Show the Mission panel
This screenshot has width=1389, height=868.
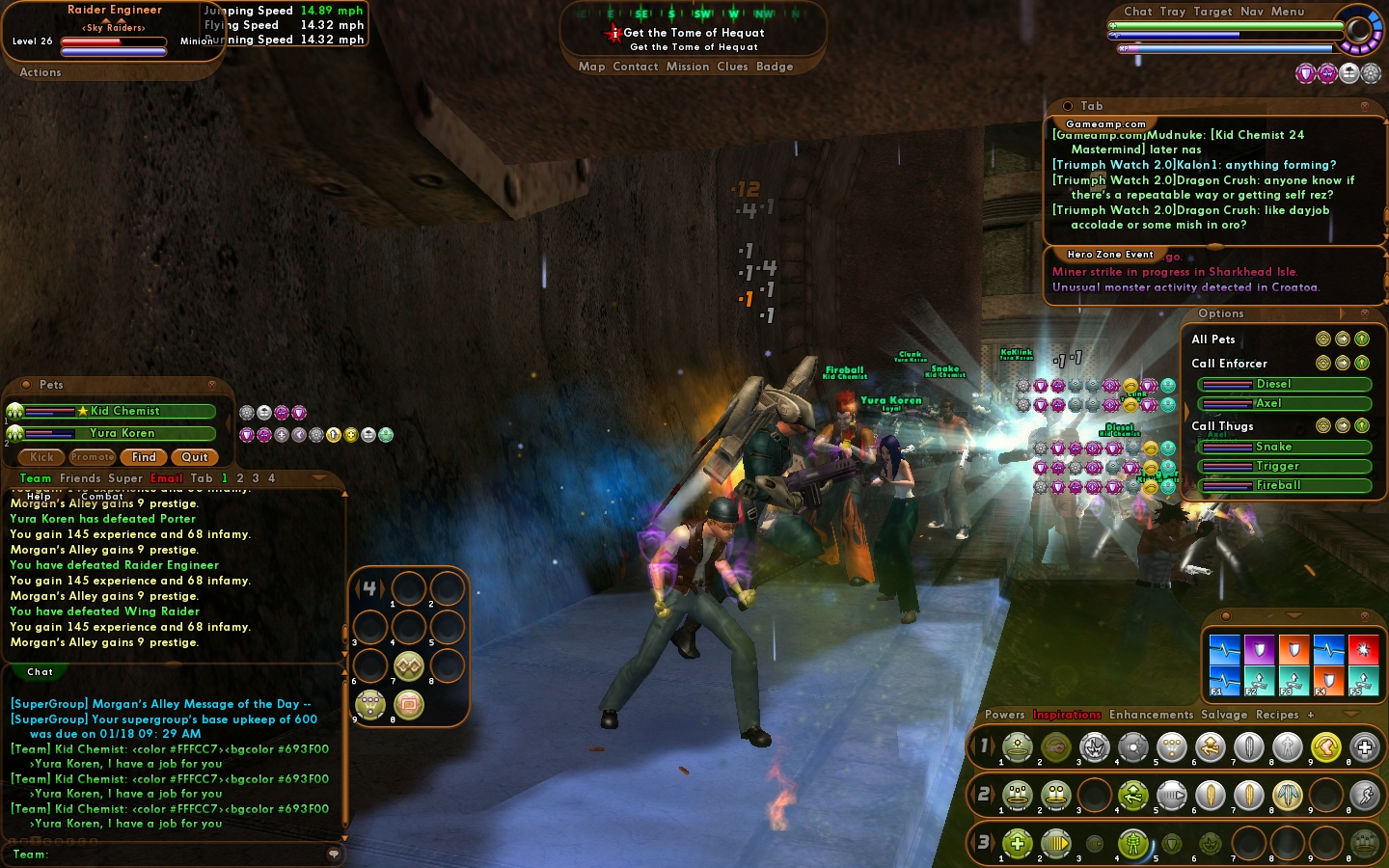(687, 67)
